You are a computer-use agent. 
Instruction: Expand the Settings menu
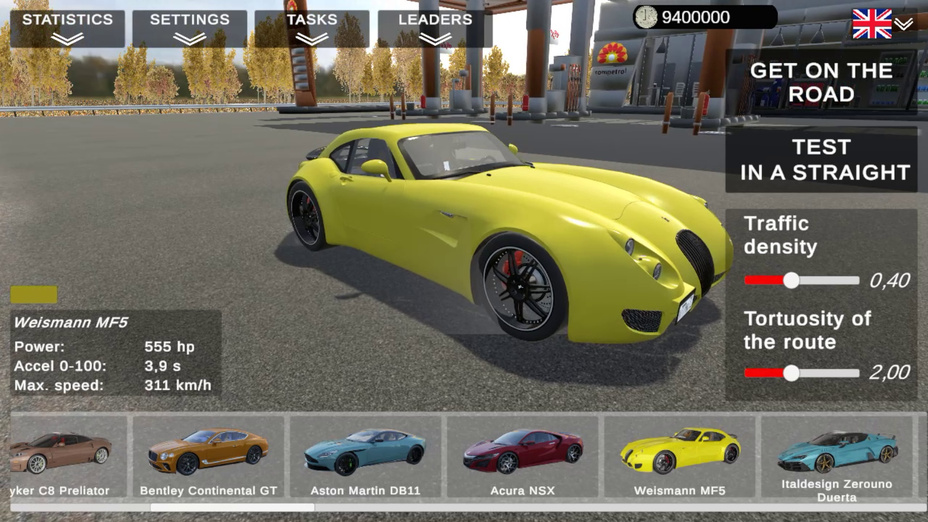(189, 28)
